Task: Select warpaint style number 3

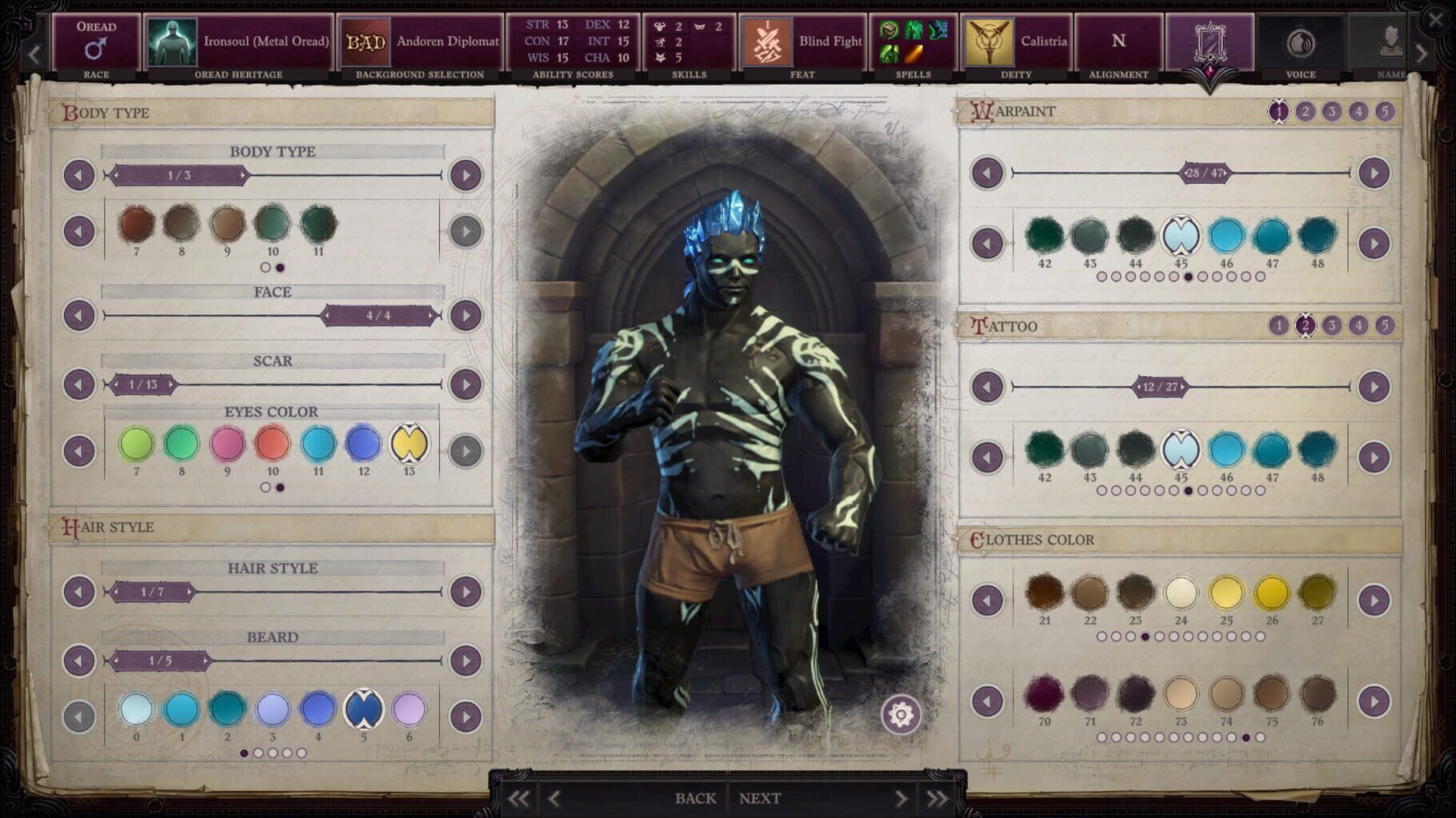Action: pyautogui.click(x=1332, y=113)
